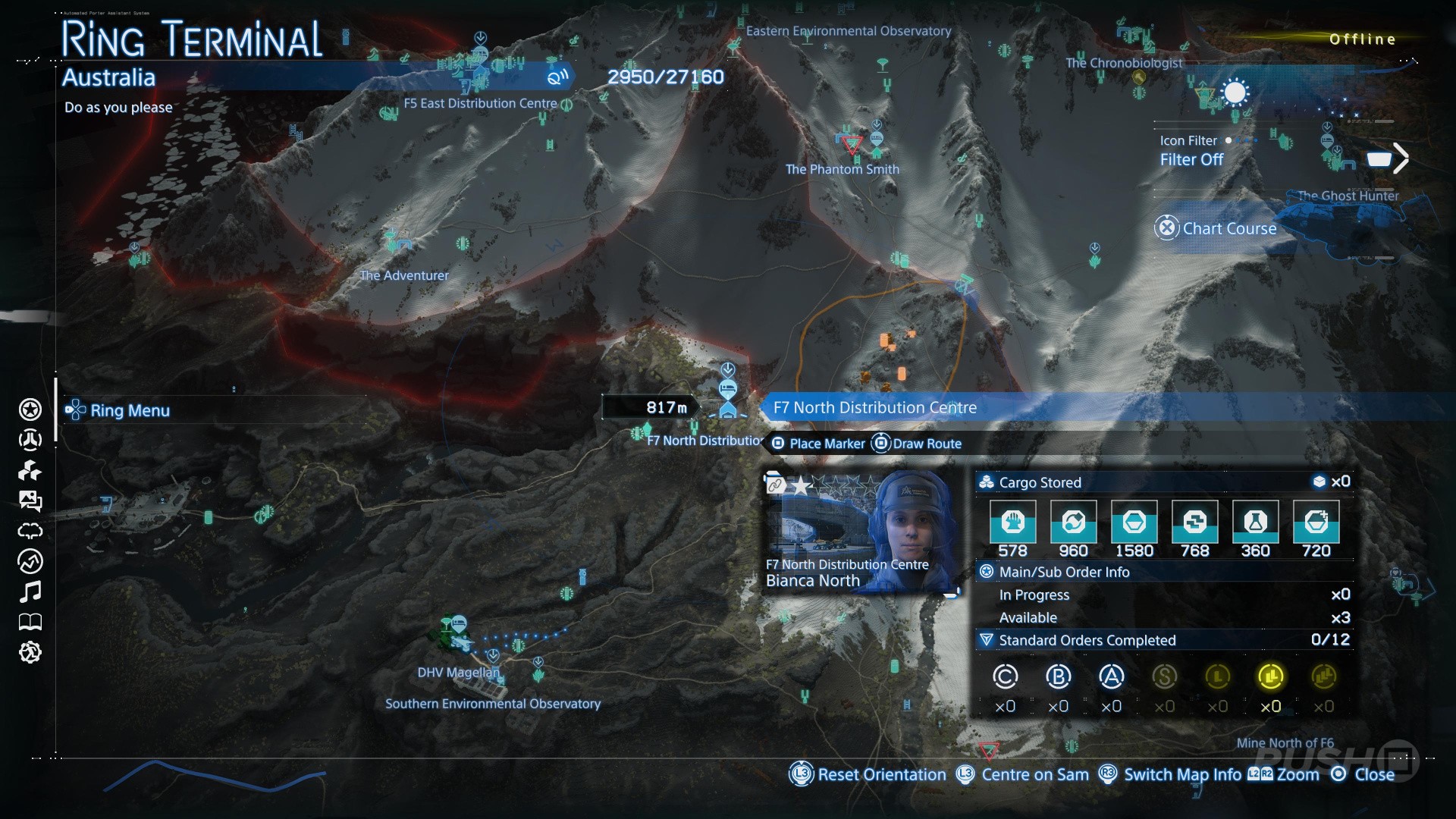Select the music note sidebar icon
Screen dimensions: 1456x819
pyautogui.click(x=30, y=591)
